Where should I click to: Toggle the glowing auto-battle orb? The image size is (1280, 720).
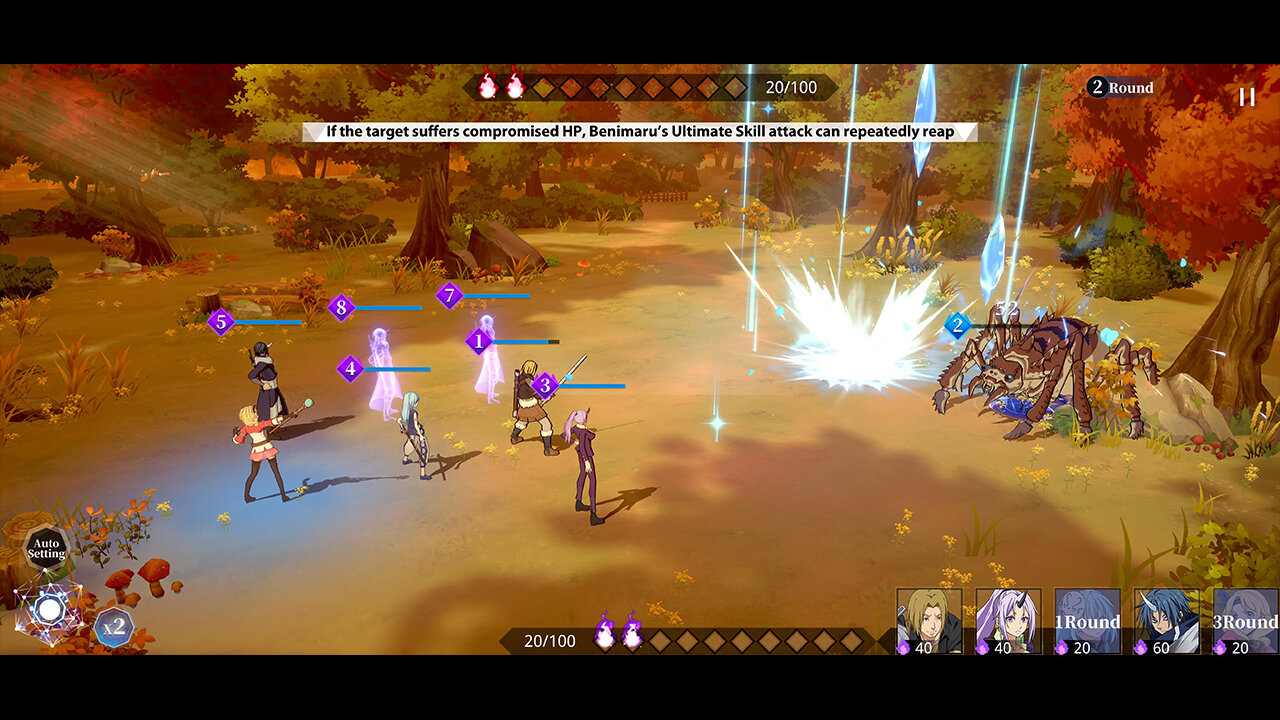pos(49,610)
